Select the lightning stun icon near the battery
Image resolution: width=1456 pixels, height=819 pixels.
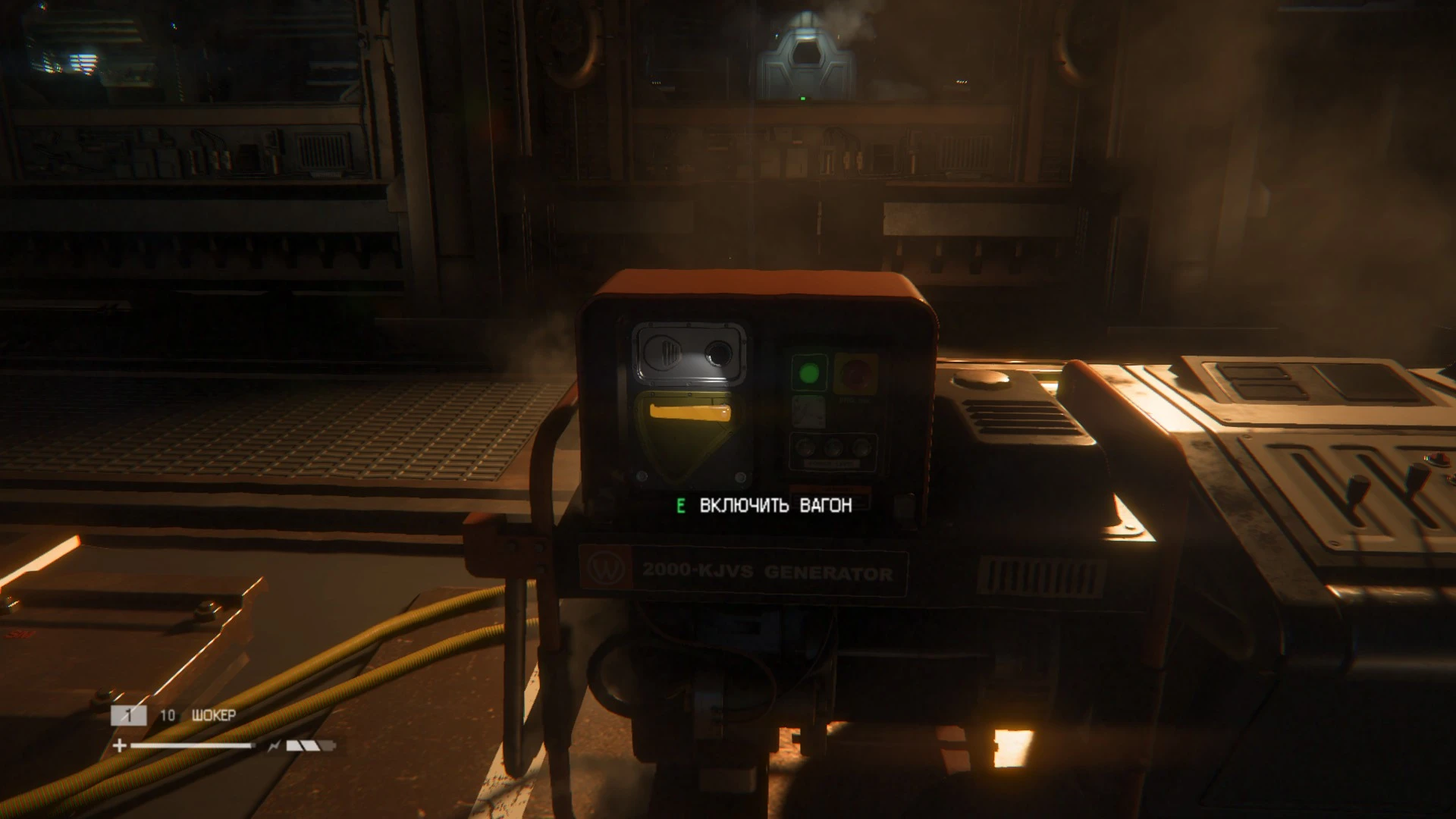tap(275, 746)
